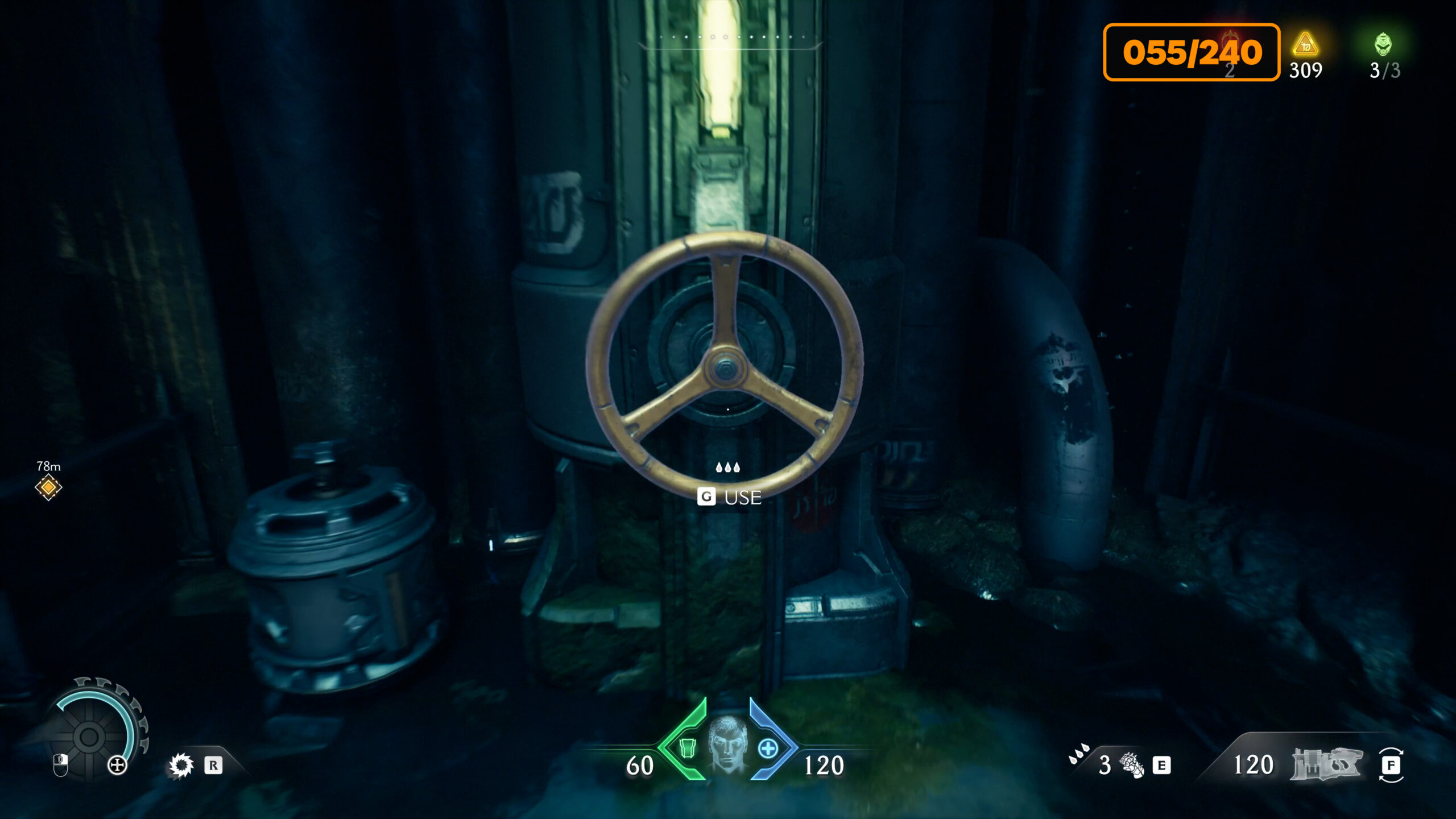Select the blue health cross icon
The image size is (1456, 819).
(768, 748)
